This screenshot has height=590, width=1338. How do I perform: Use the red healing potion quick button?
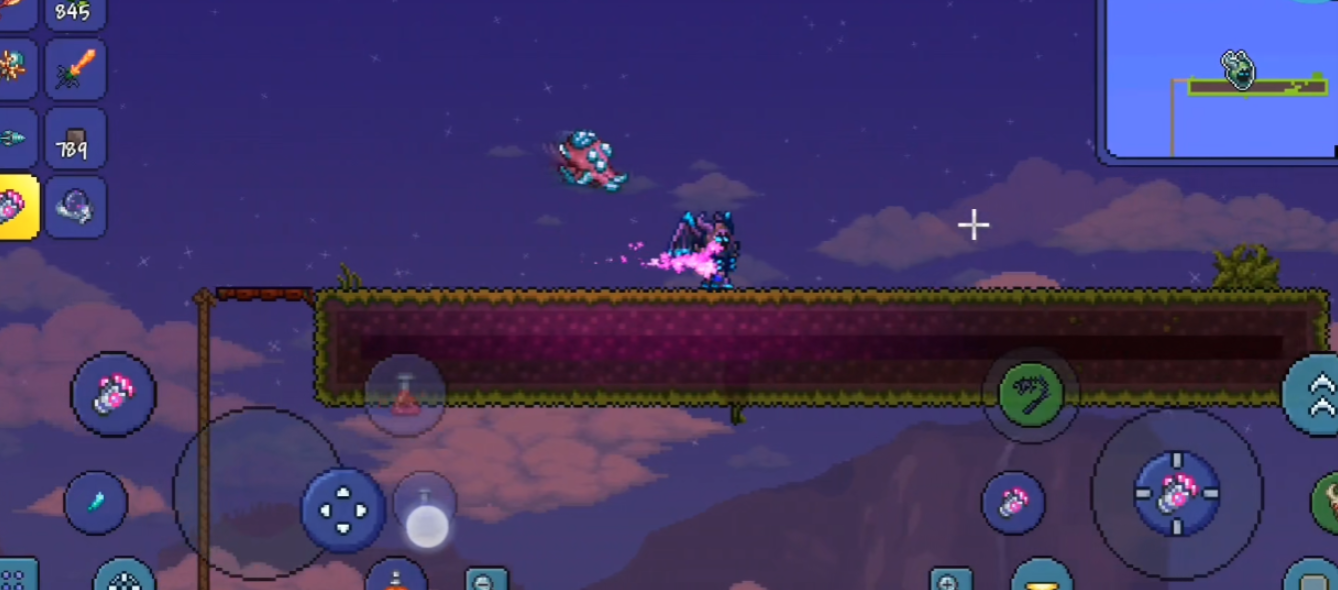coord(405,395)
